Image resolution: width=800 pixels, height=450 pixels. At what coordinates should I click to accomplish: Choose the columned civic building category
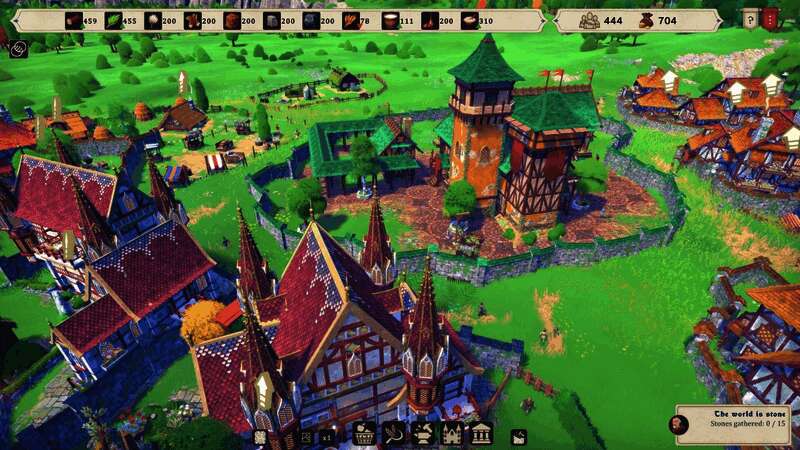click(x=481, y=434)
